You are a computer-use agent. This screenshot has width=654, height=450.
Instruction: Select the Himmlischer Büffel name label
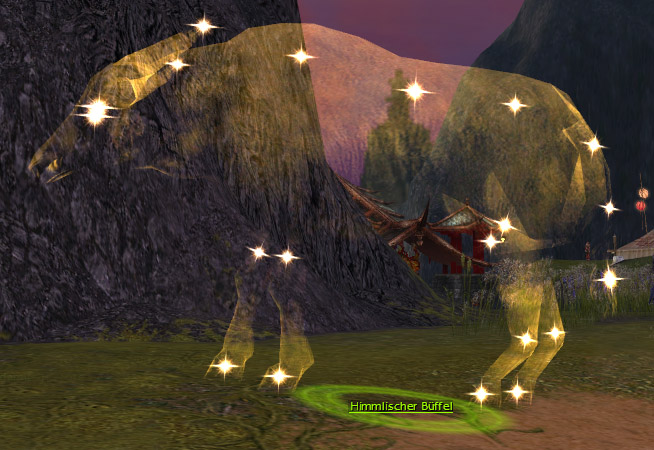point(401,407)
